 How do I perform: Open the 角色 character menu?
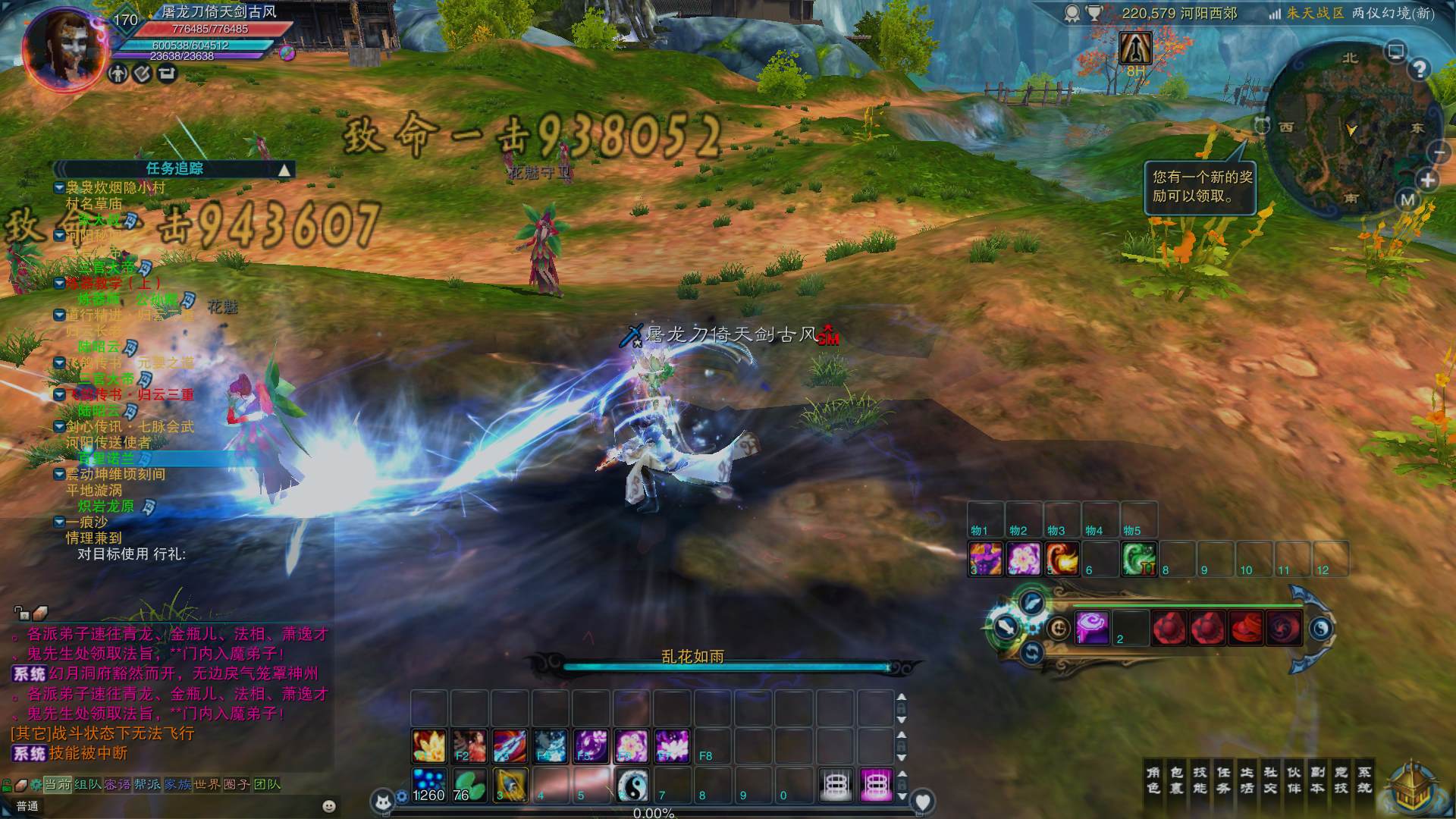click(x=1153, y=780)
